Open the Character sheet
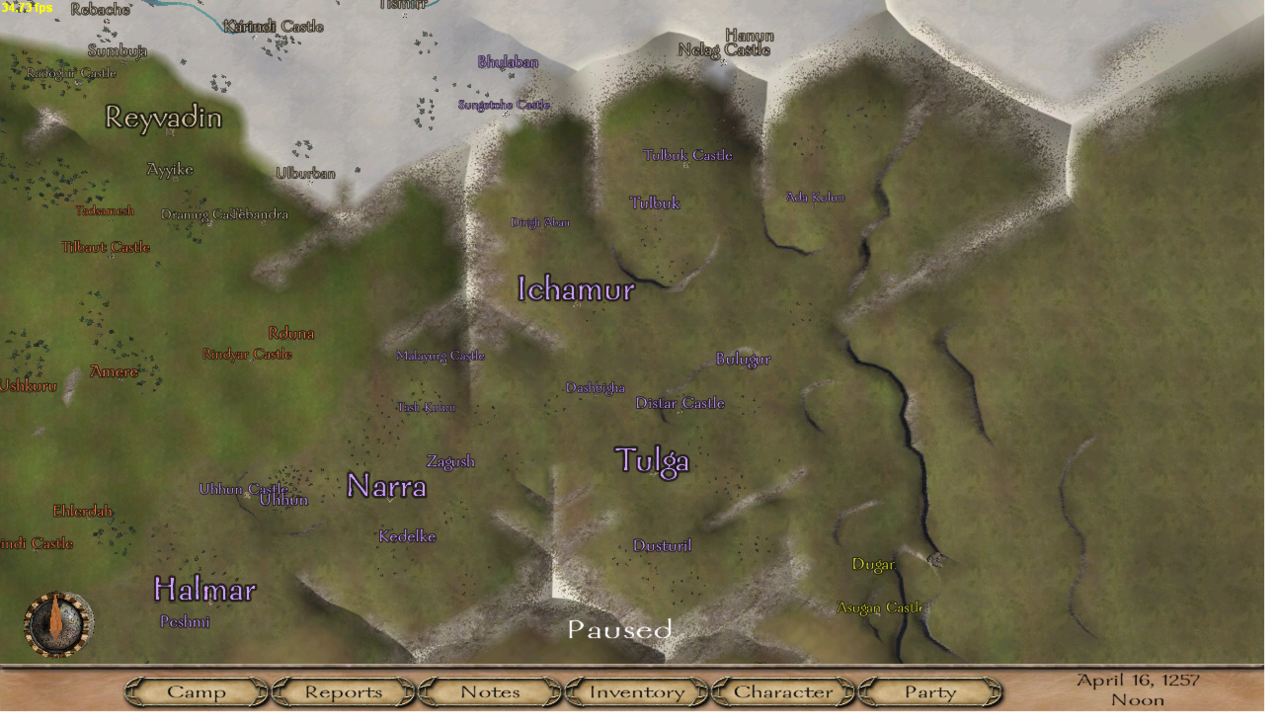1280x727 pixels. [x=783, y=692]
